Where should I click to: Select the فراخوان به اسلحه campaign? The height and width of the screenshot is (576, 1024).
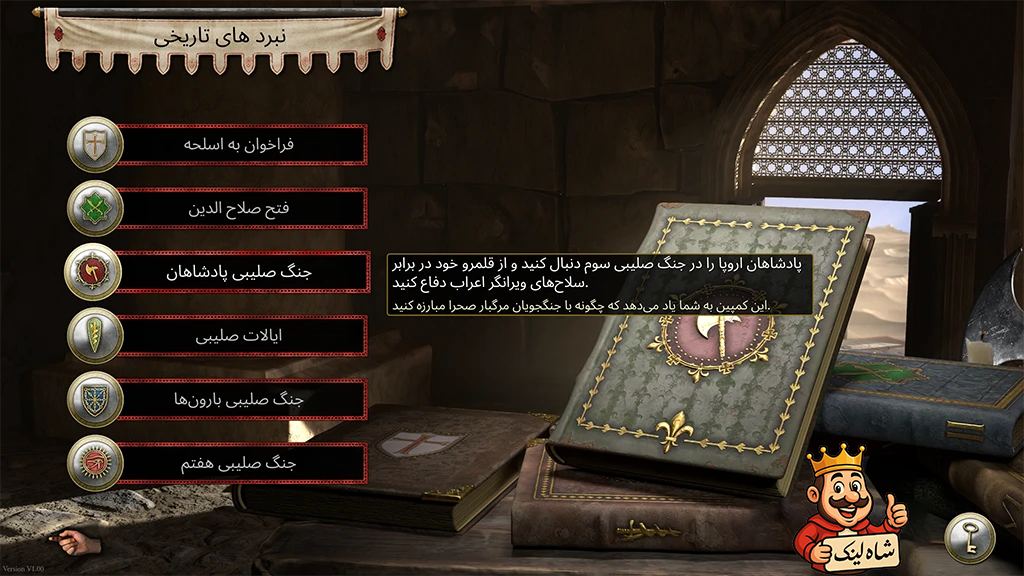click(x=243, y=145)
